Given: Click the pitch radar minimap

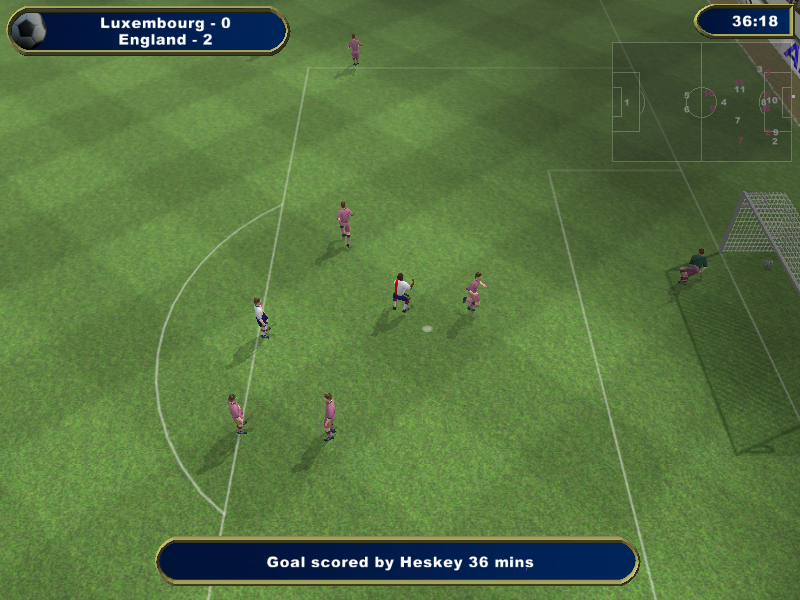Looking at the screenshot, I should click(701, 102).
